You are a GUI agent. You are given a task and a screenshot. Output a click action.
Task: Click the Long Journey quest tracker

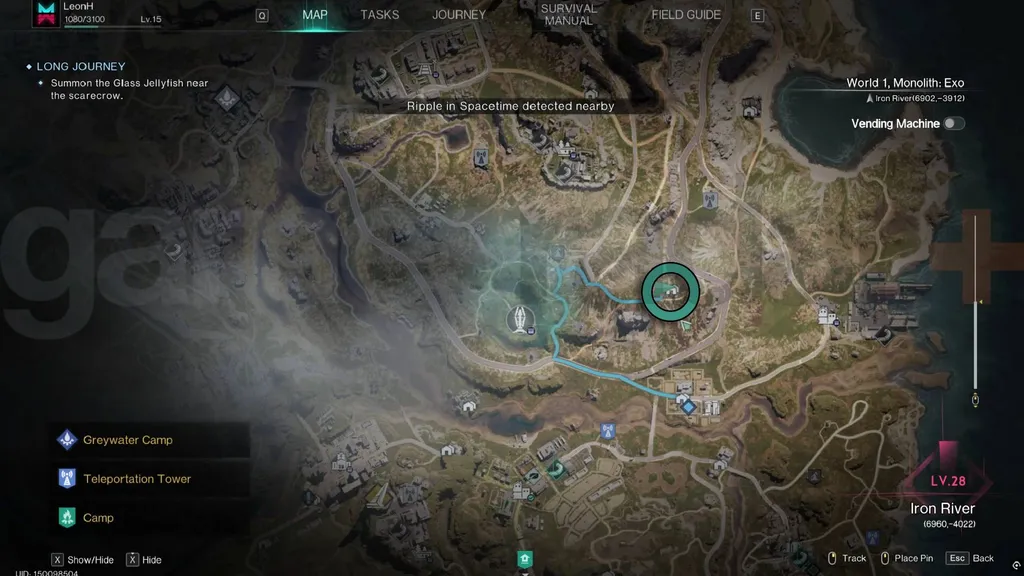[x=80, y=67]
